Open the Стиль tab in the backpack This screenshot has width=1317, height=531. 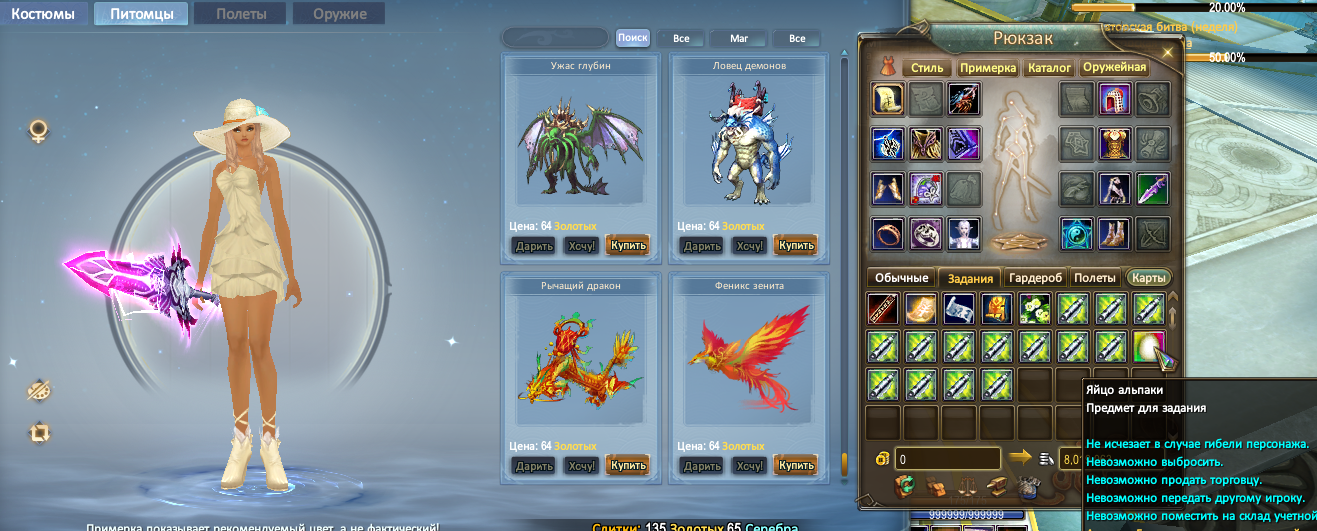[x=927, y=68]
